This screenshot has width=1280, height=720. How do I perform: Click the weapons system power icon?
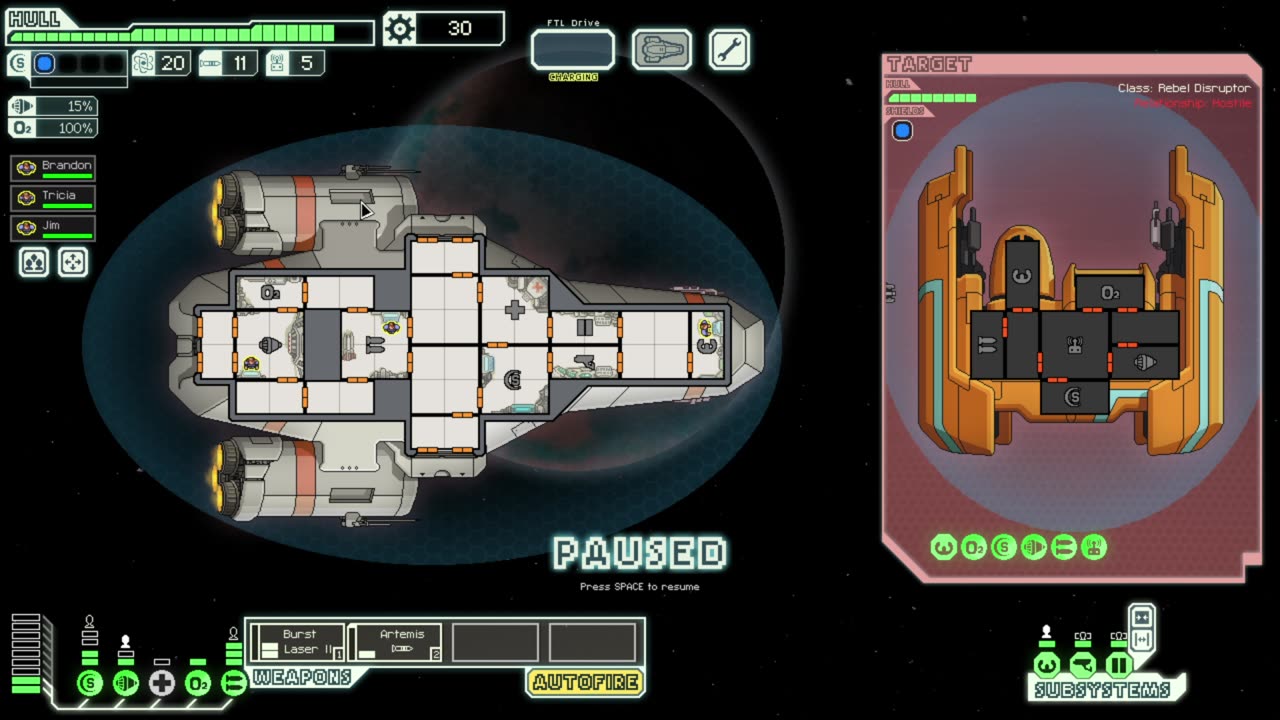pyautogui.click(x=233, y=684)
